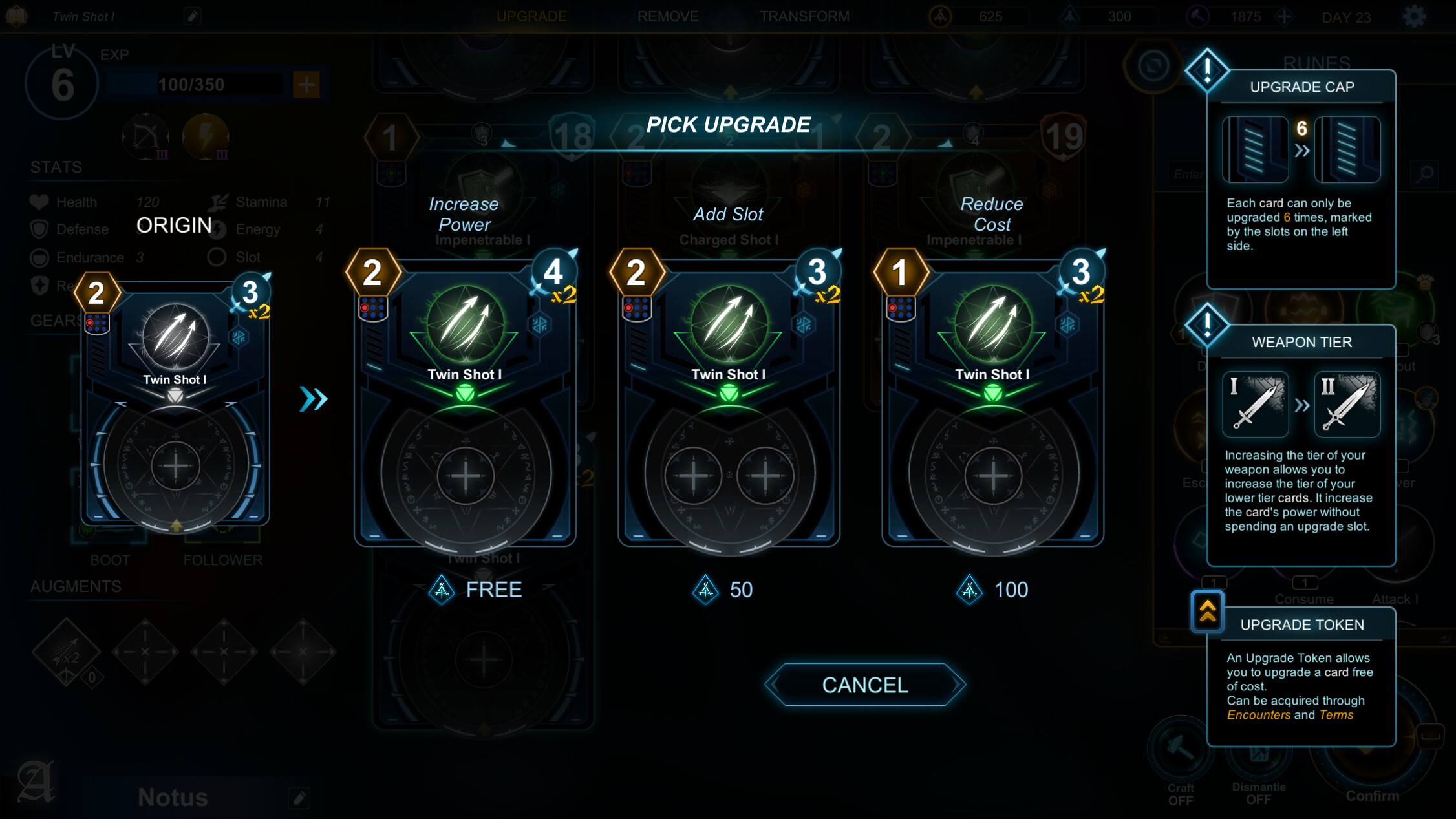Choose the Add Slot upgrade card costing 50
Screen dimensions: 1456x819
pyautogui.click(x=729, y=401)
